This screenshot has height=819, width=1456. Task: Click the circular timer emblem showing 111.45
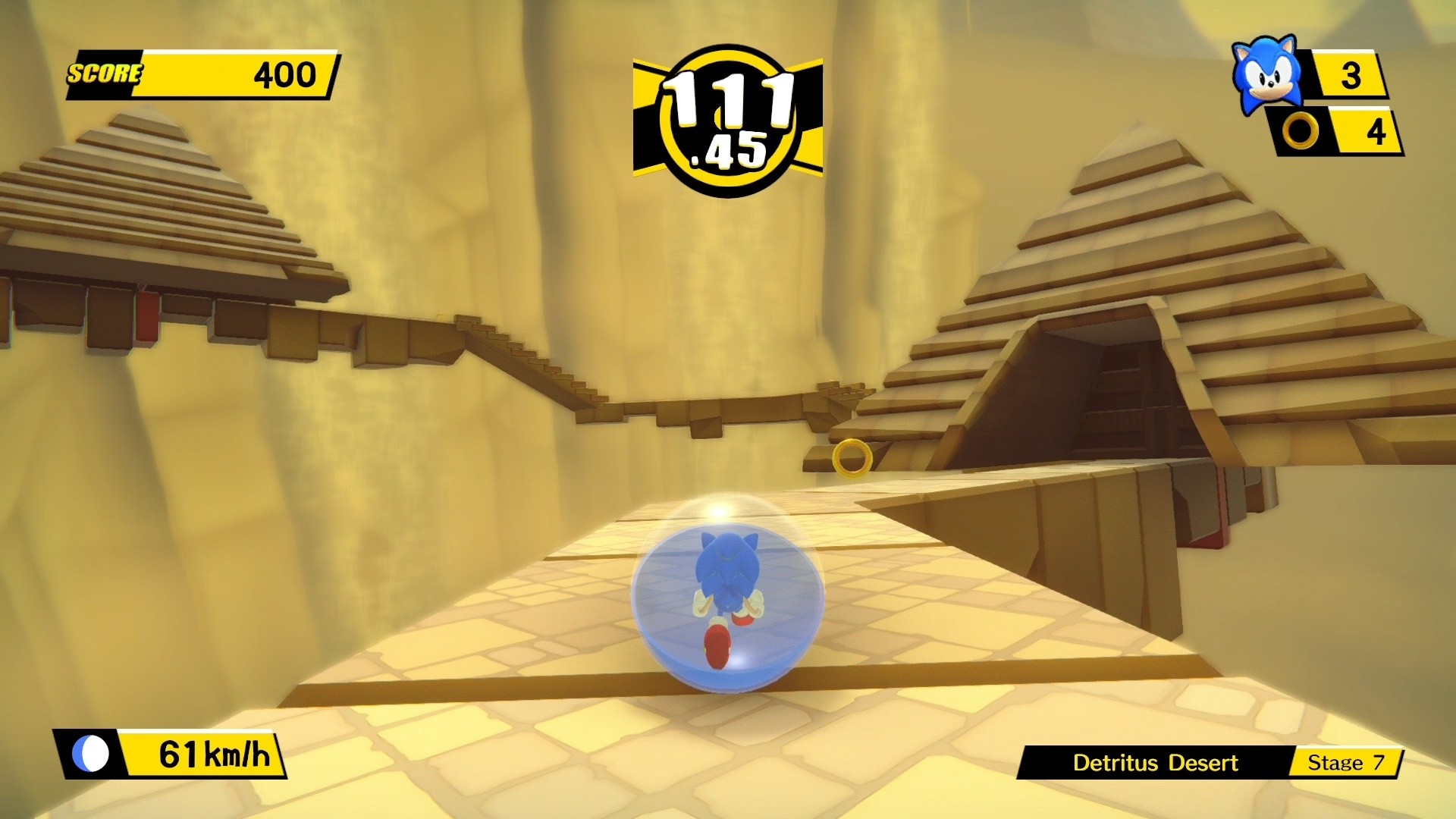pyautogui.click(x=728, y=115)
